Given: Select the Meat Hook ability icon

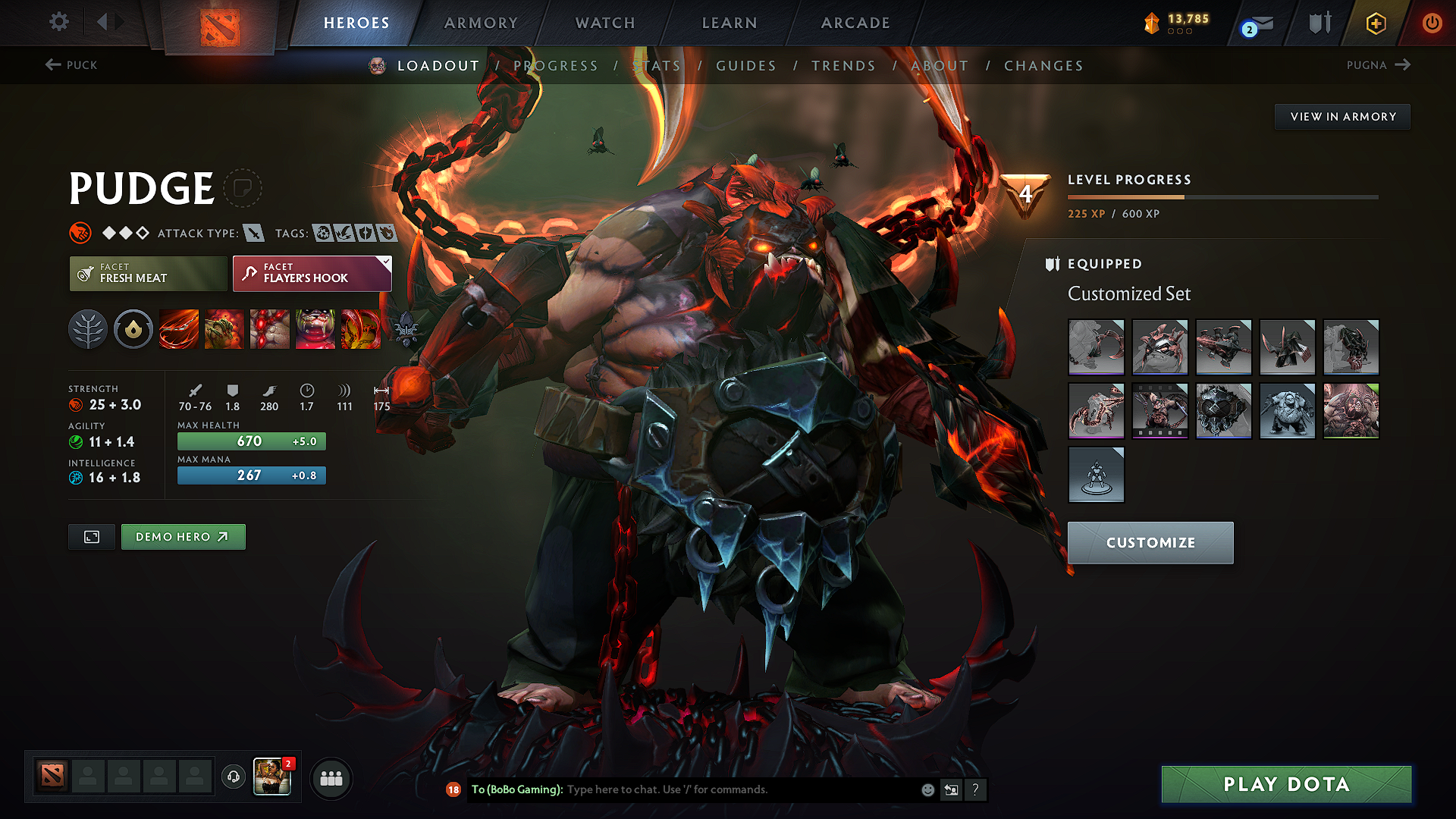Looking at the screenshot, I should pyautogui.click(x=179, y=329).
